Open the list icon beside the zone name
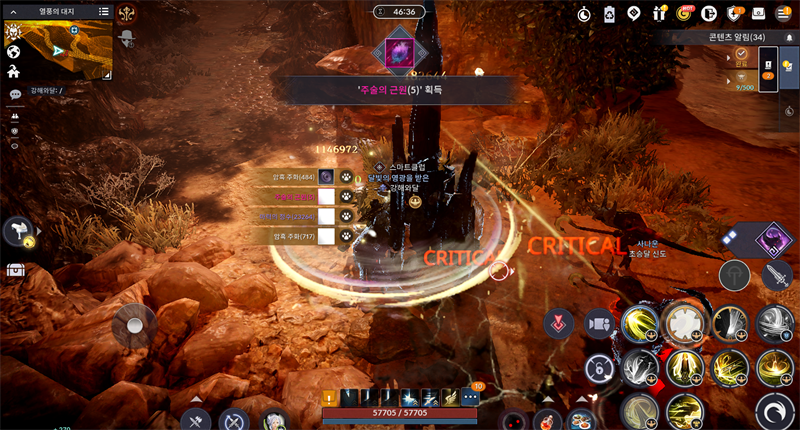Image resolution: width=800 pixels, height=430 pixels. (104, 11)
